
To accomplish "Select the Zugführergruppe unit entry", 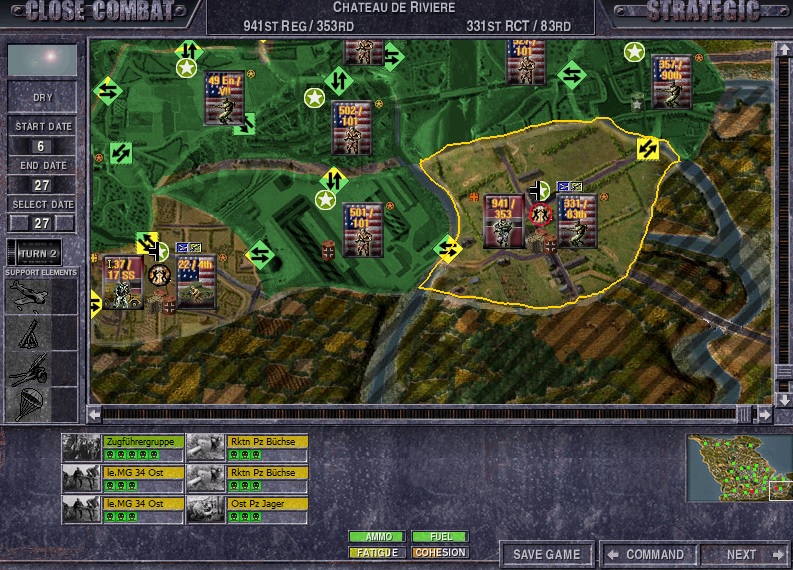I will (143, 441).
